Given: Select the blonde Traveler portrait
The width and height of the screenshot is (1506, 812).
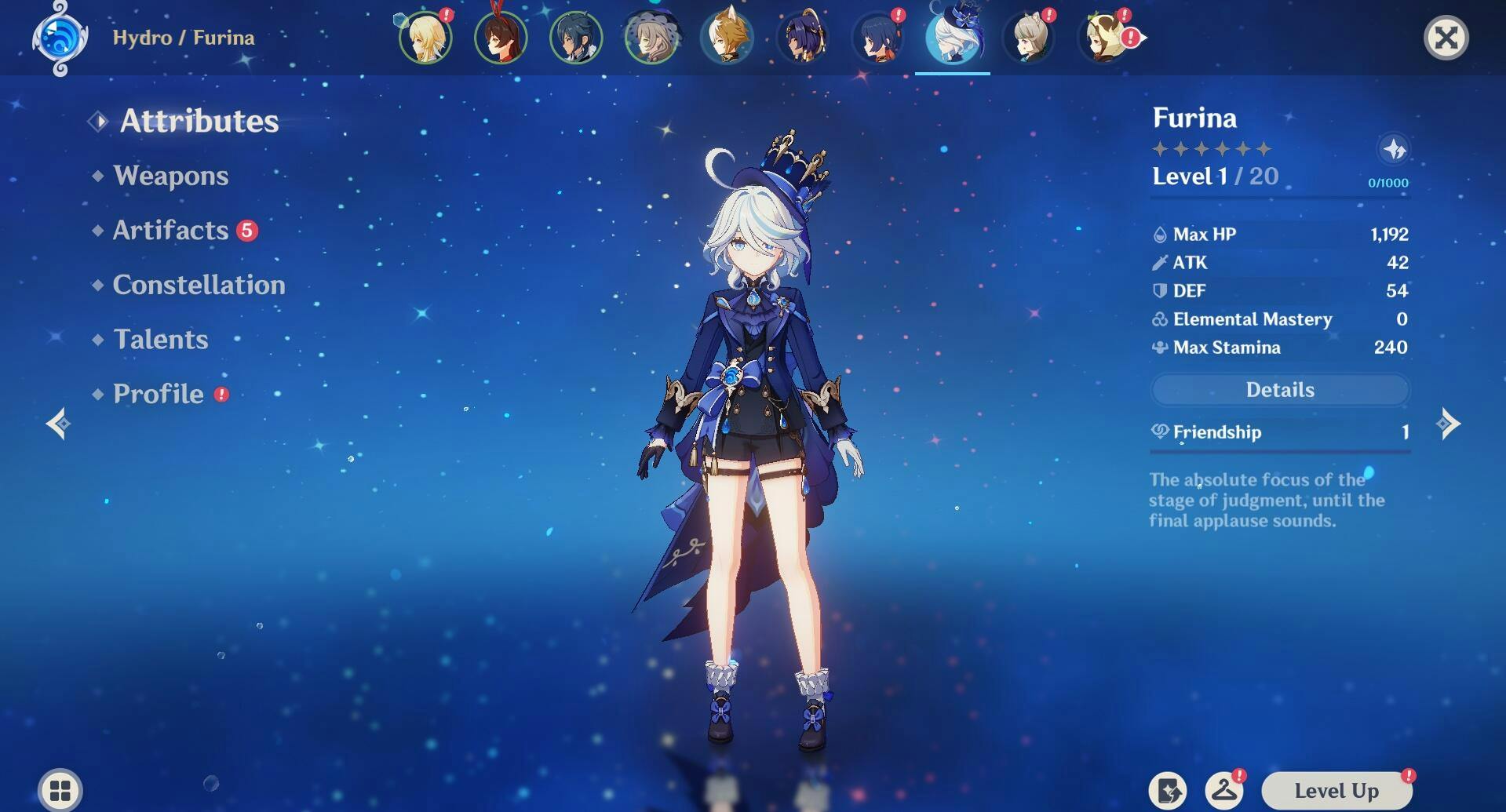Looking at the screenshot, I should point(425,38).
